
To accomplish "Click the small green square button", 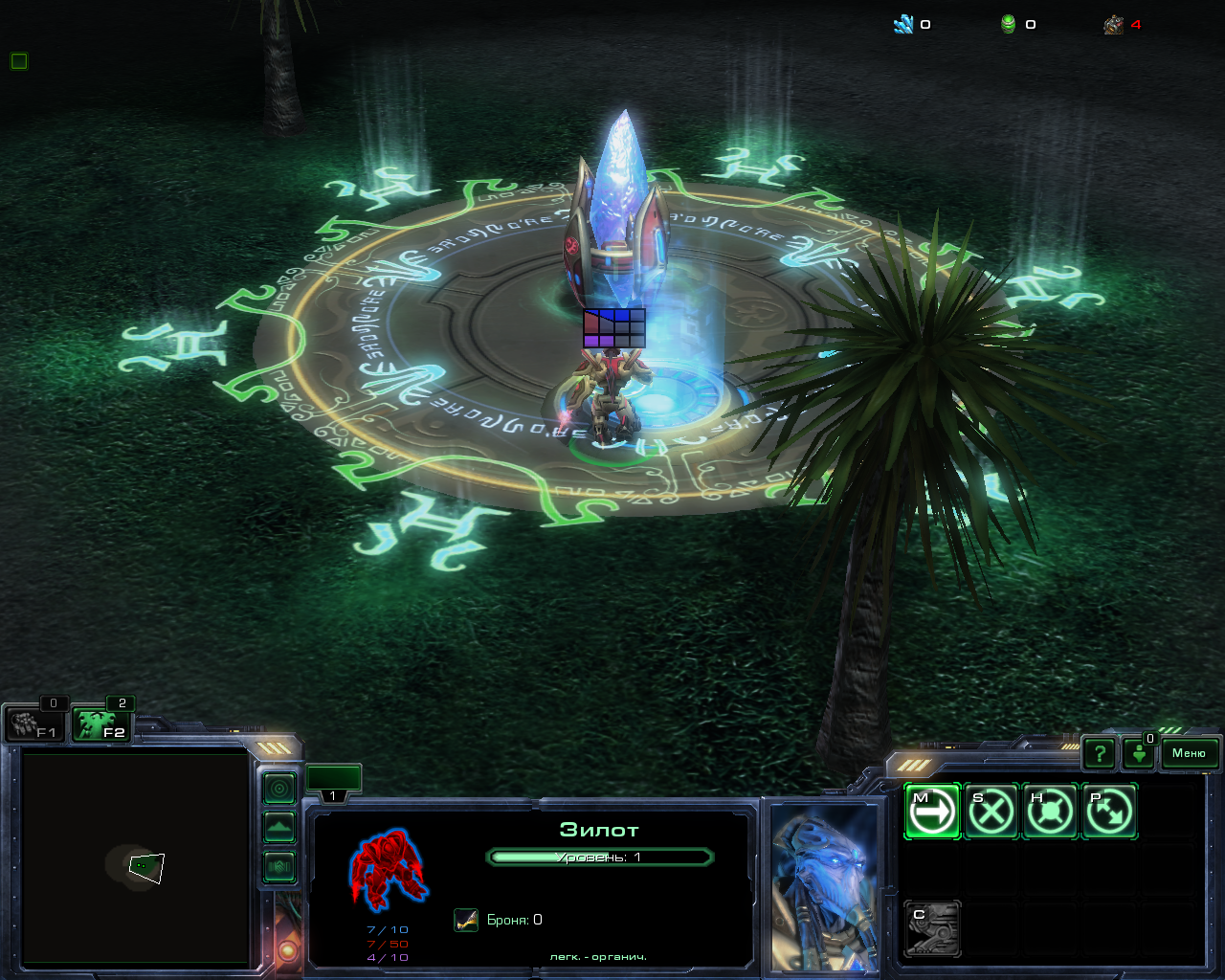I will point(19,61).
